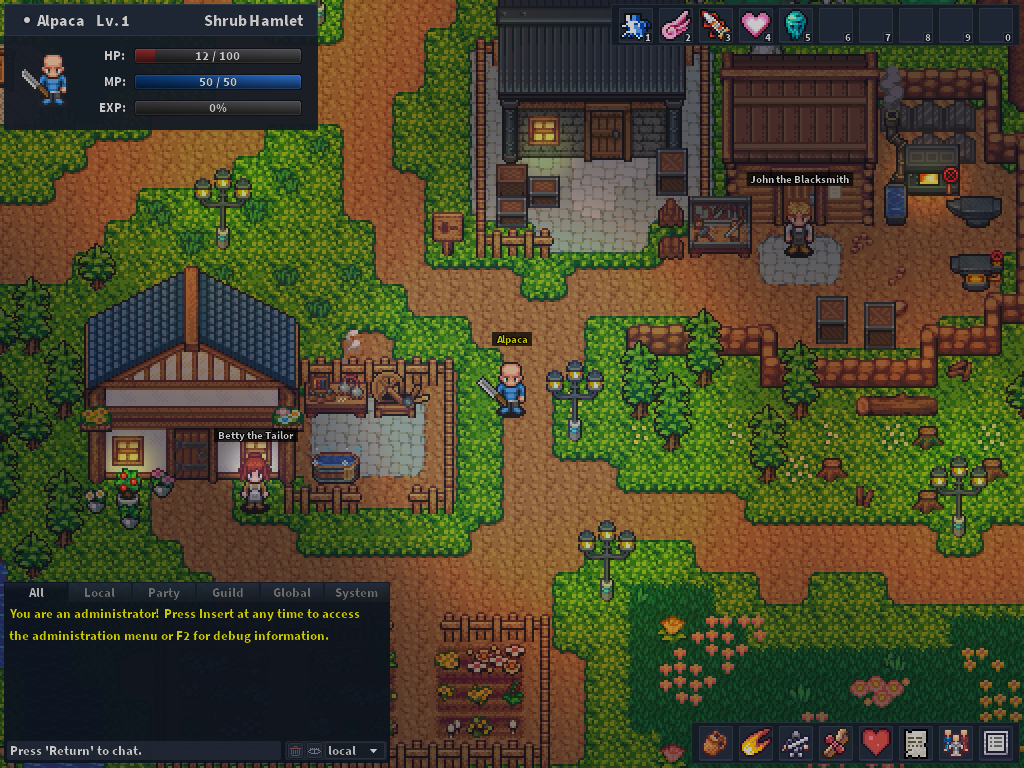The height and width of the screenshot is (768, 1024).
Task: Select the rocket-shaped item in hotbar slot 3
Action: [x=714, y=25]
